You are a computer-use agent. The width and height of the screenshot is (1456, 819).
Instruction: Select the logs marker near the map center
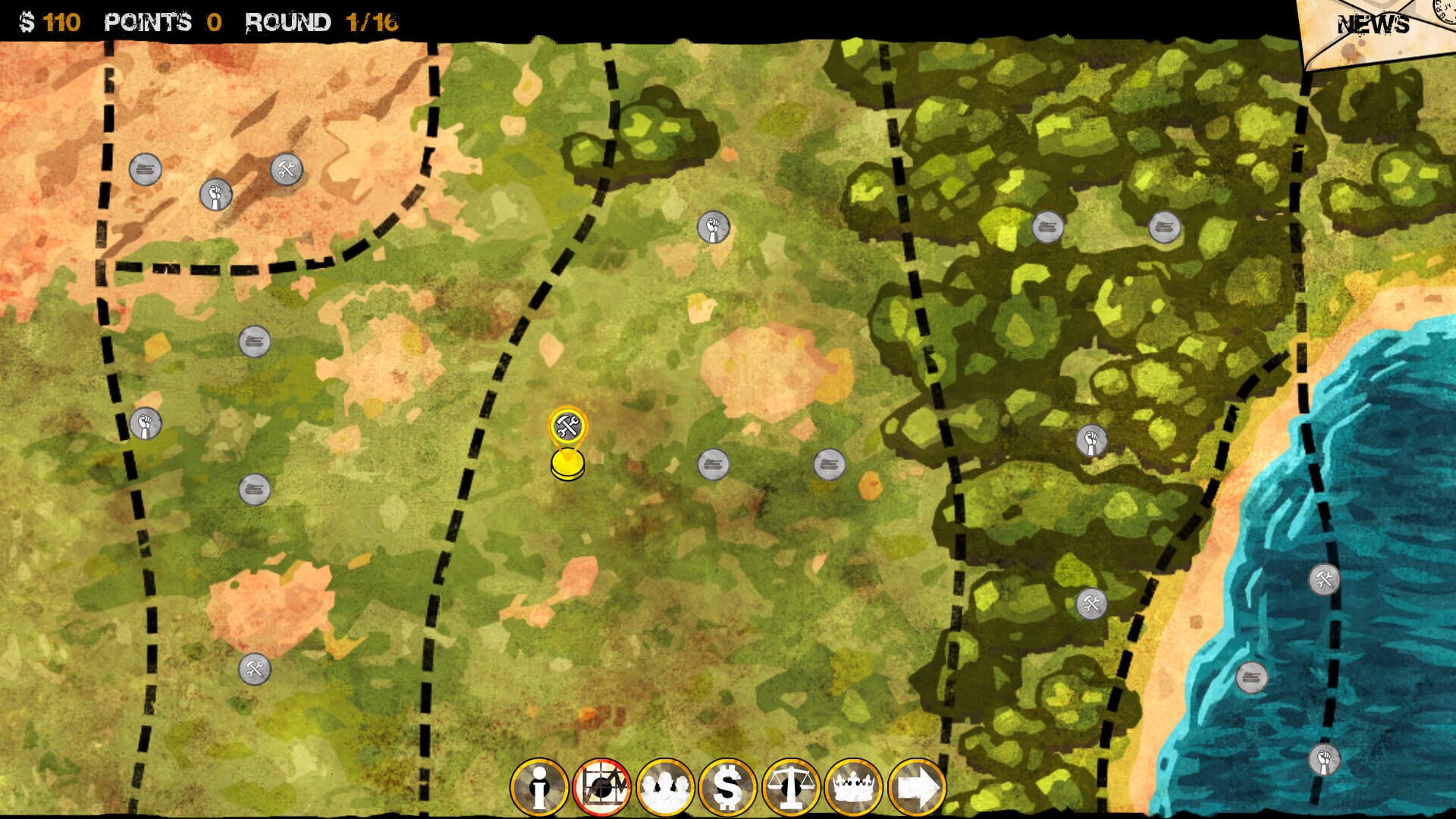(x=714, y=463)
